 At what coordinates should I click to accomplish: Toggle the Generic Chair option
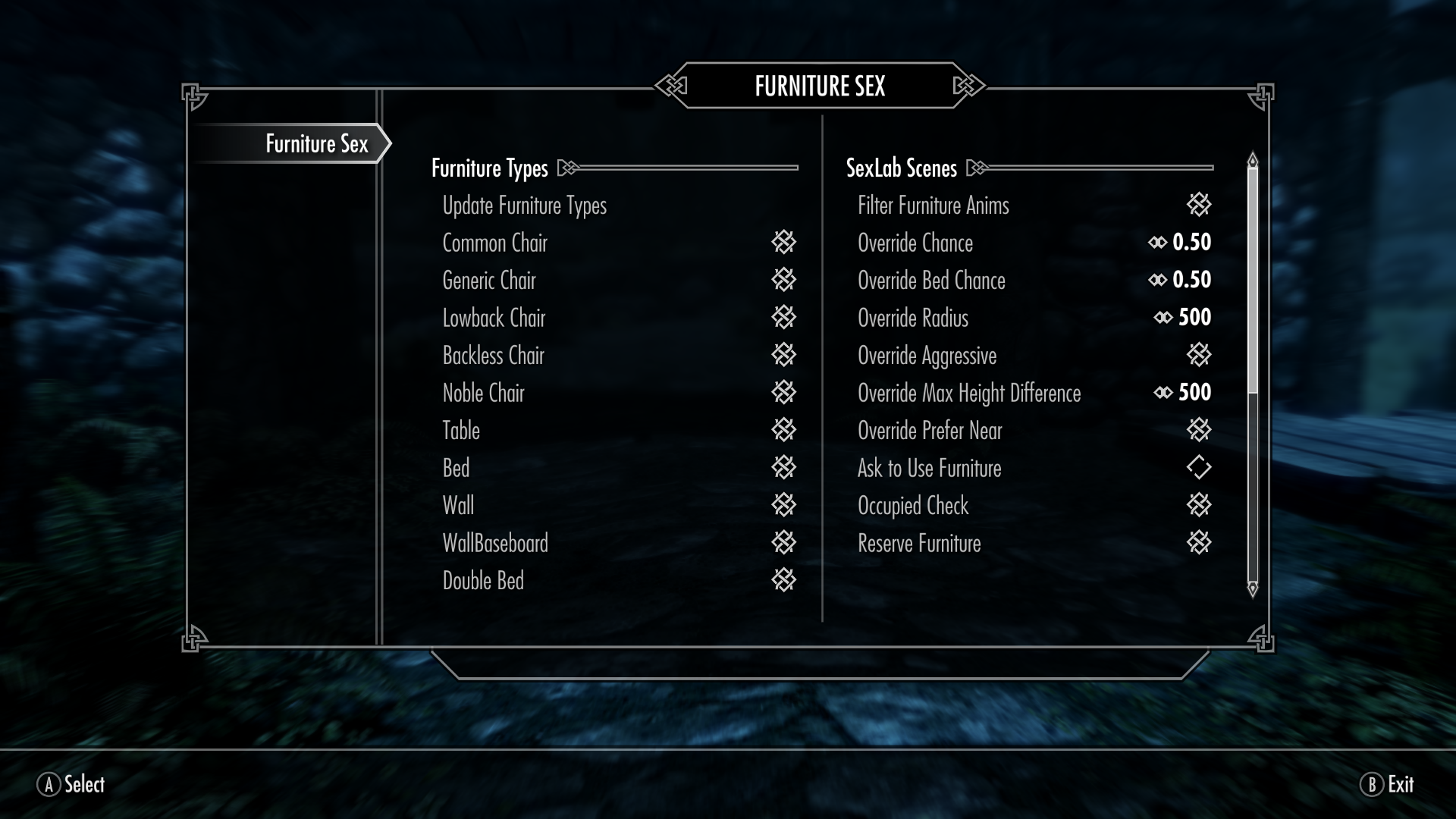(783, 280)
